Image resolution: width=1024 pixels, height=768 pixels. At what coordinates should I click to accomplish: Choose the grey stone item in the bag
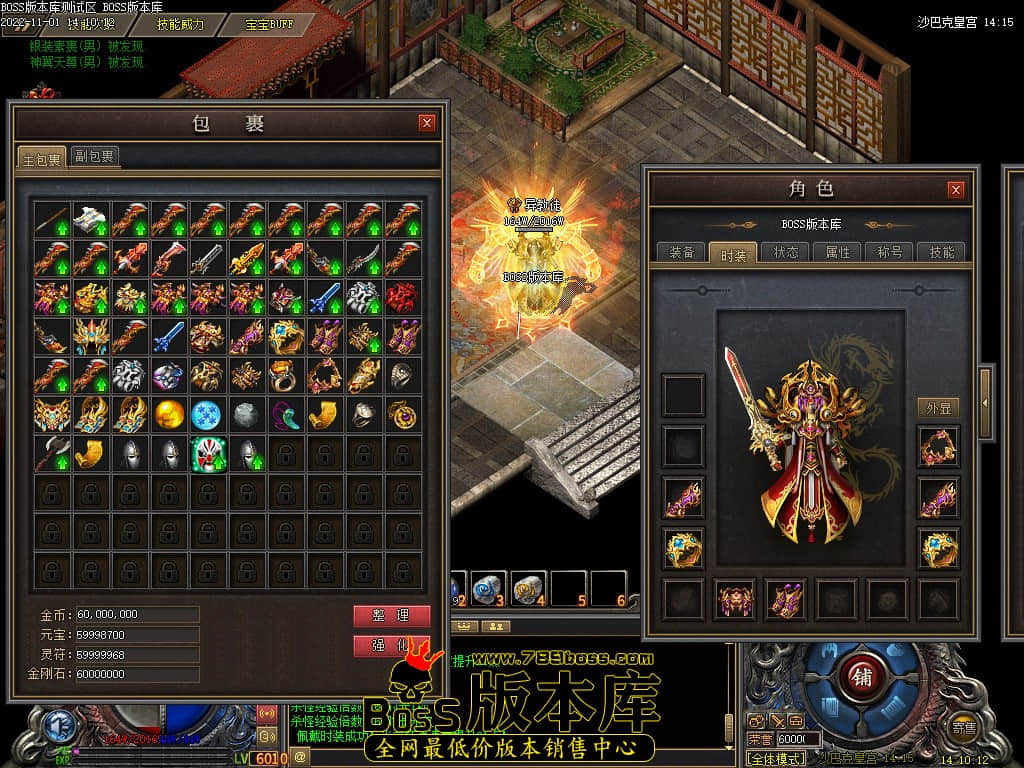tap(247, 414)
